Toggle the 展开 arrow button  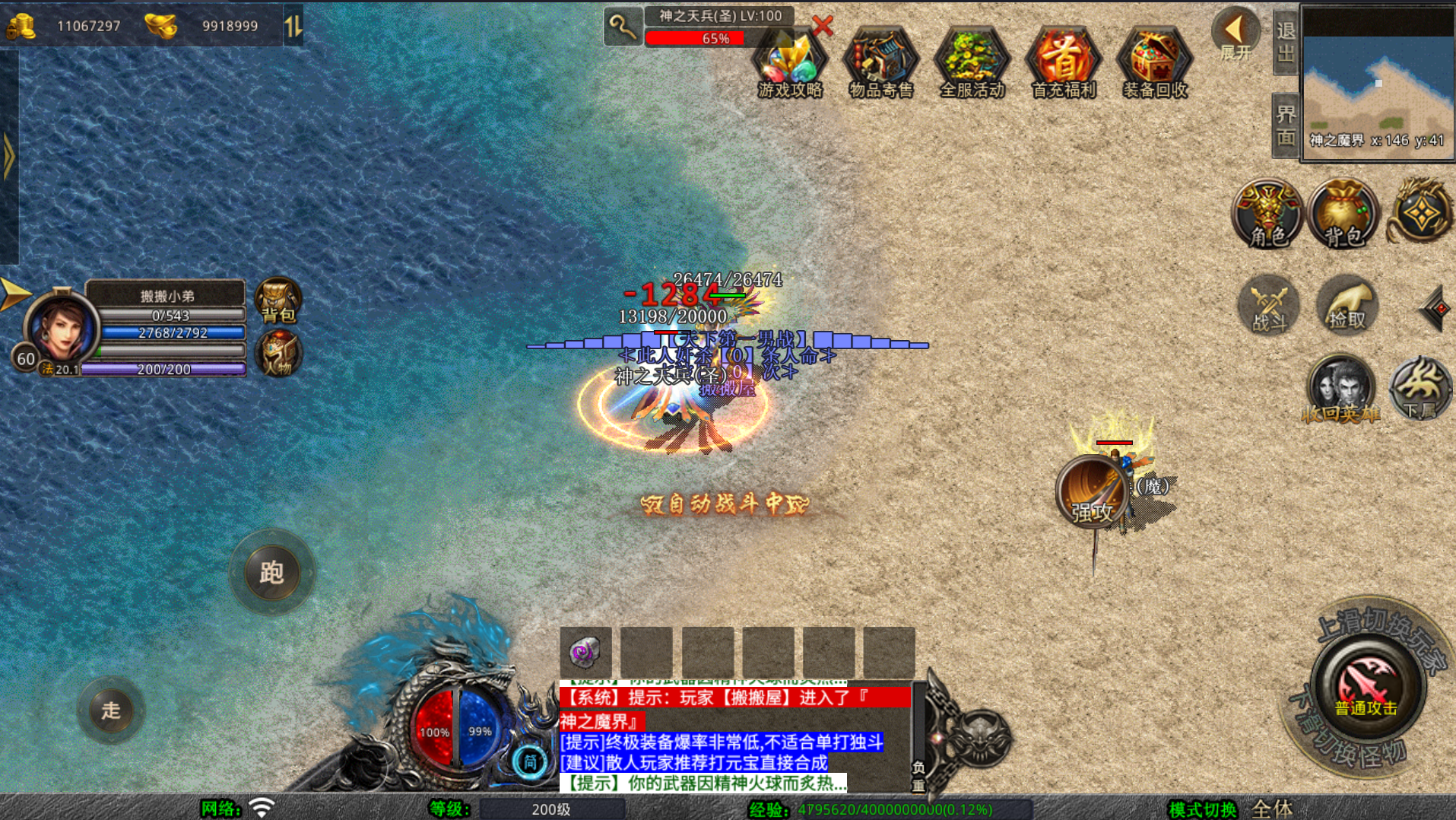[x=1235, y=36]
